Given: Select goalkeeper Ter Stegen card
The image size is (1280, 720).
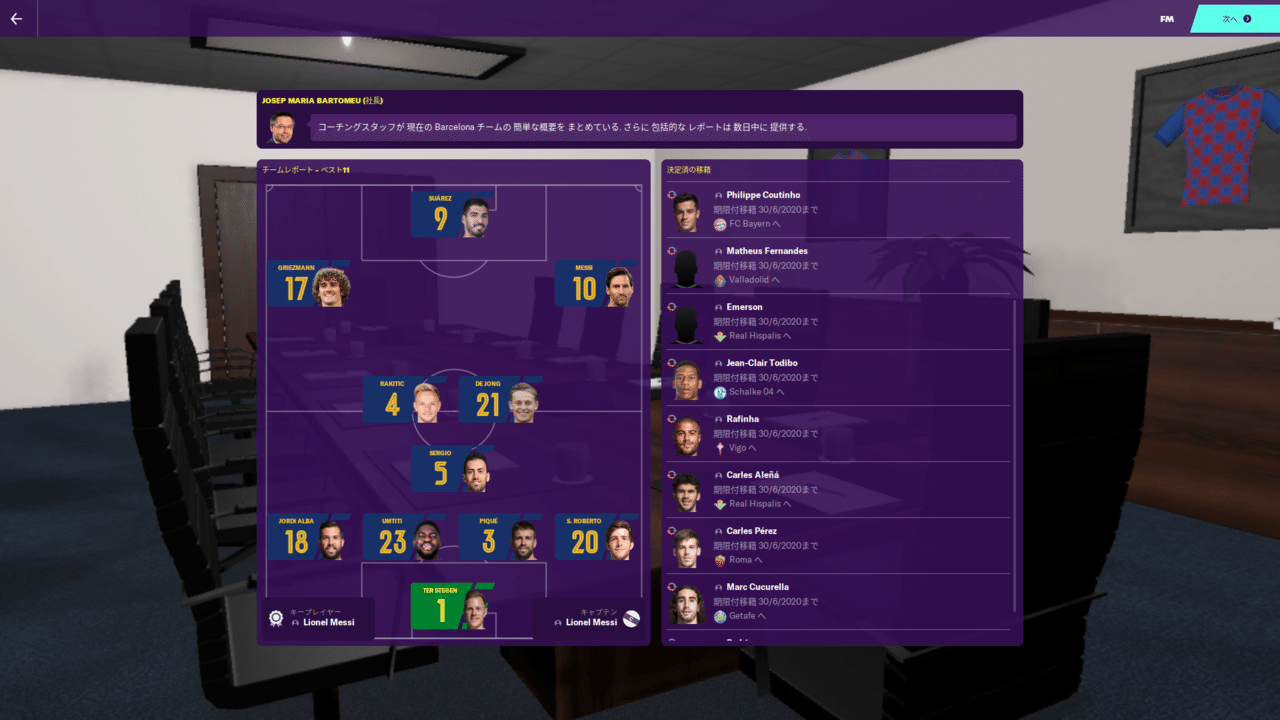Looking at the screenshot, I should pyautogui.click(x=452, y=606).
